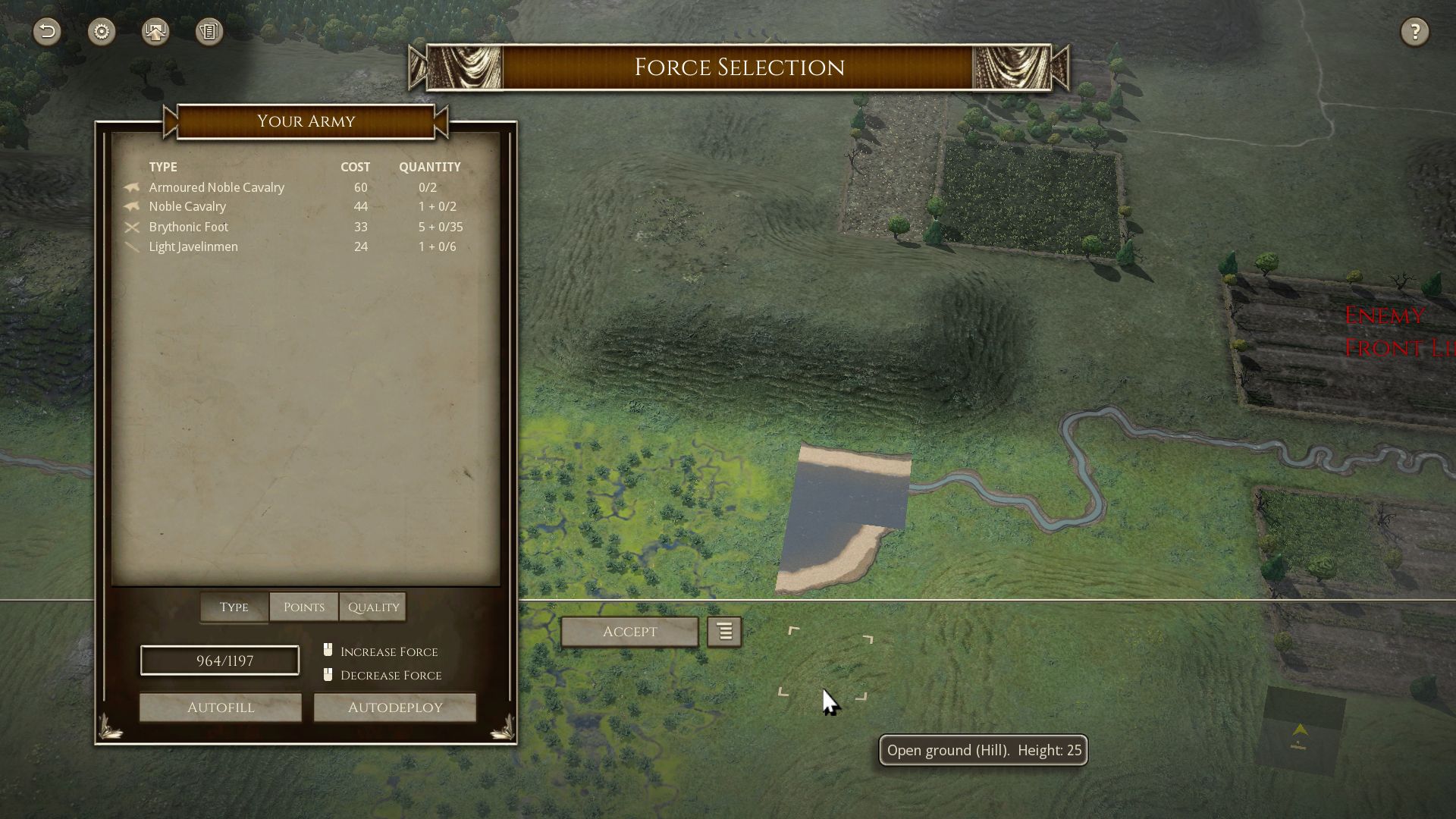This screenshot has height=819, width=1456.
Task: Select the Armoured Noble Cavalry unit icon
Action: (x=132, y=187)
